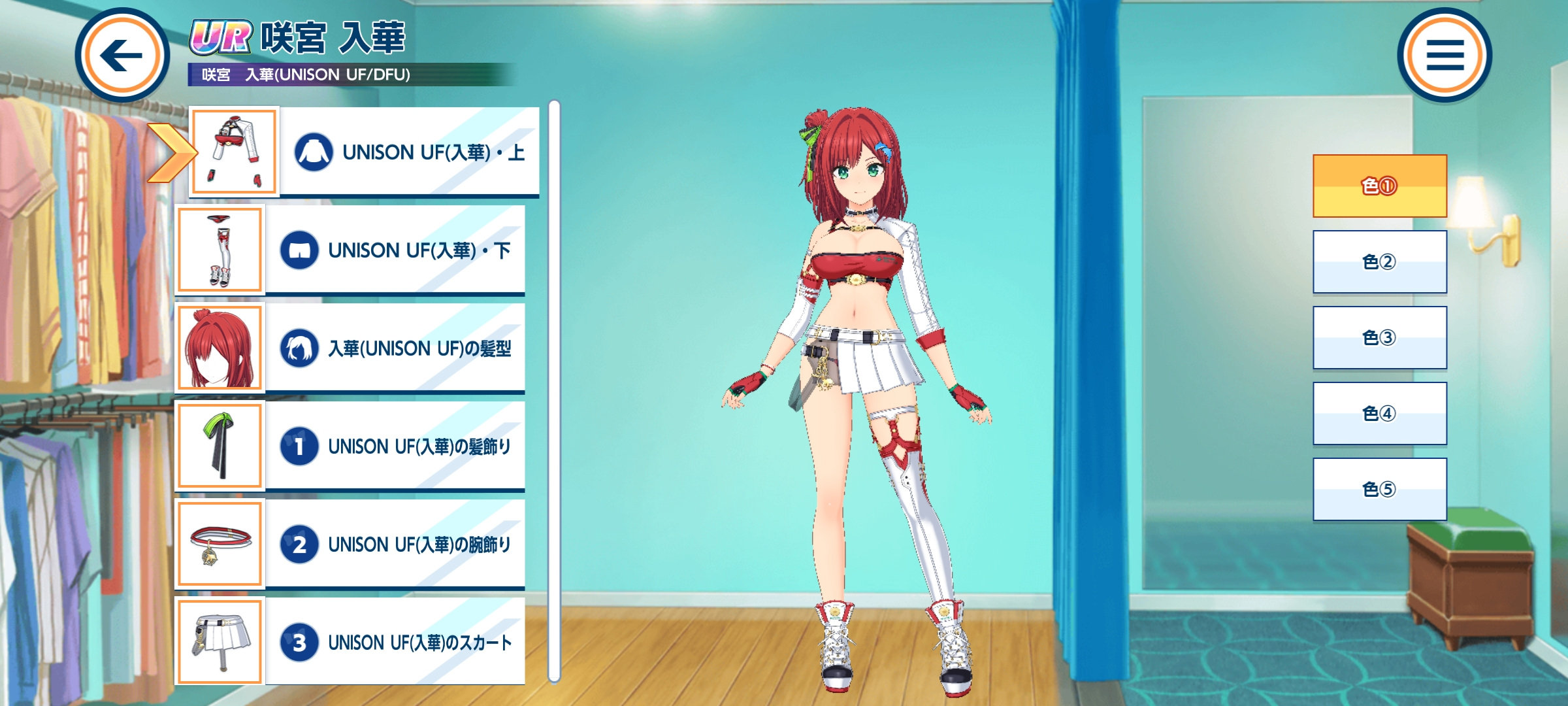1568x706 pixels.
Task: Switch to color option 色④
Action: point(1380,413)
